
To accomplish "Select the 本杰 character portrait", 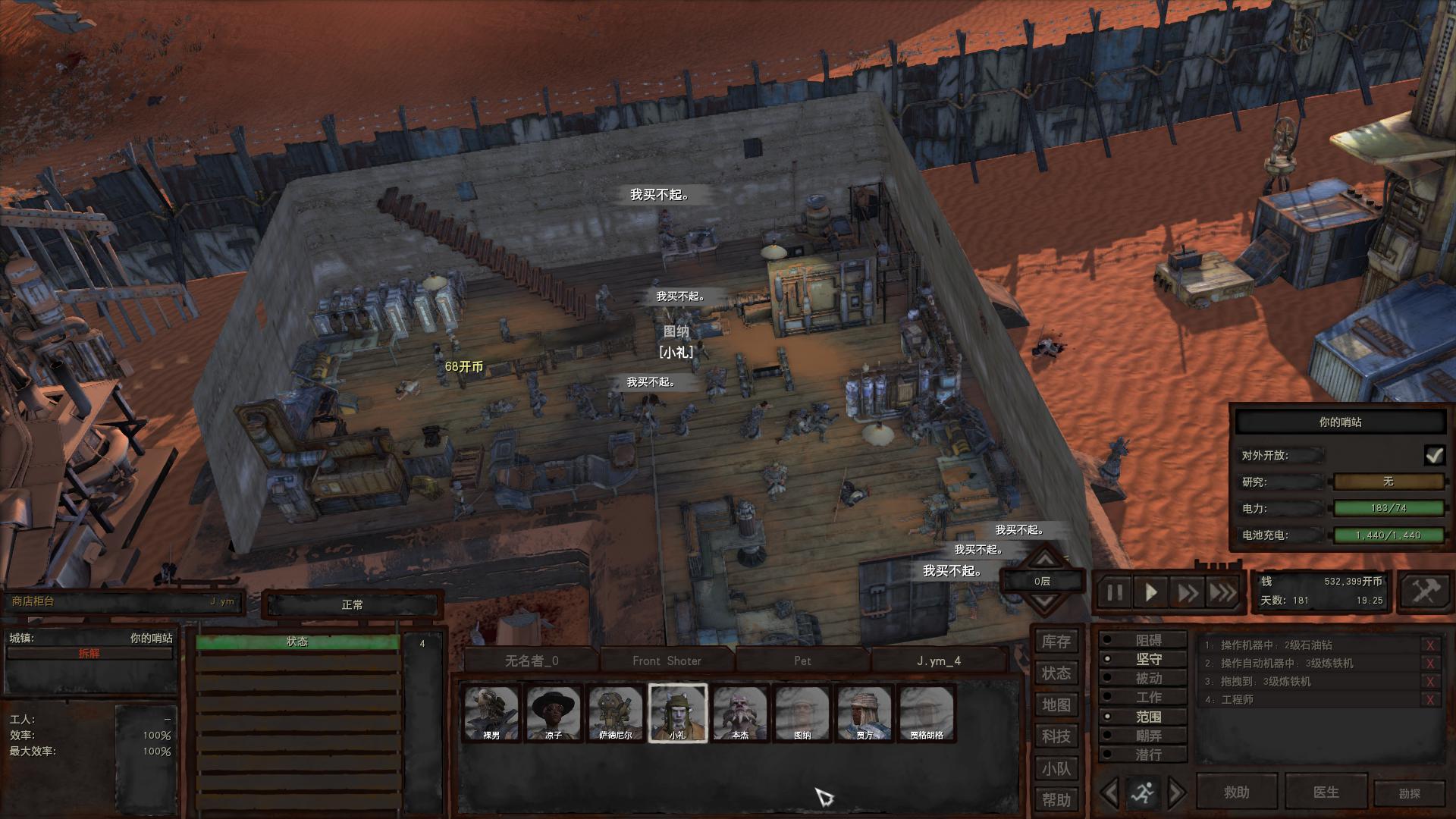I will (x=740, y=713).
